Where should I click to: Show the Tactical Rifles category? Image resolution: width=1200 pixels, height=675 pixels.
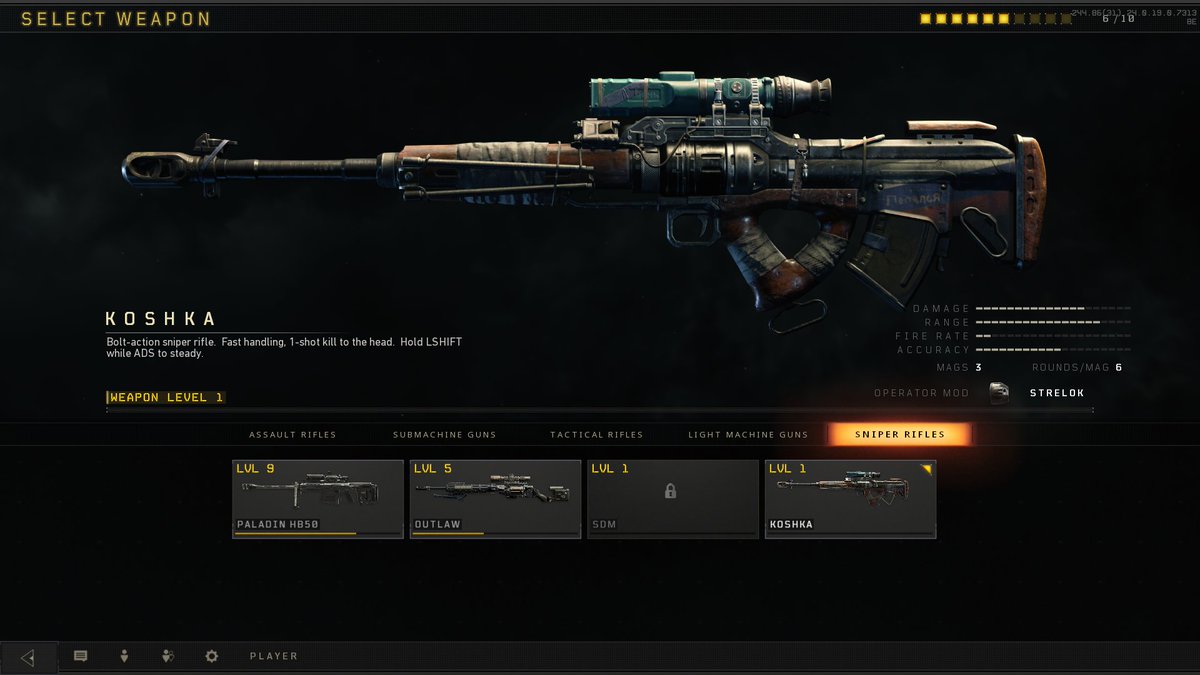click(596, 435)
